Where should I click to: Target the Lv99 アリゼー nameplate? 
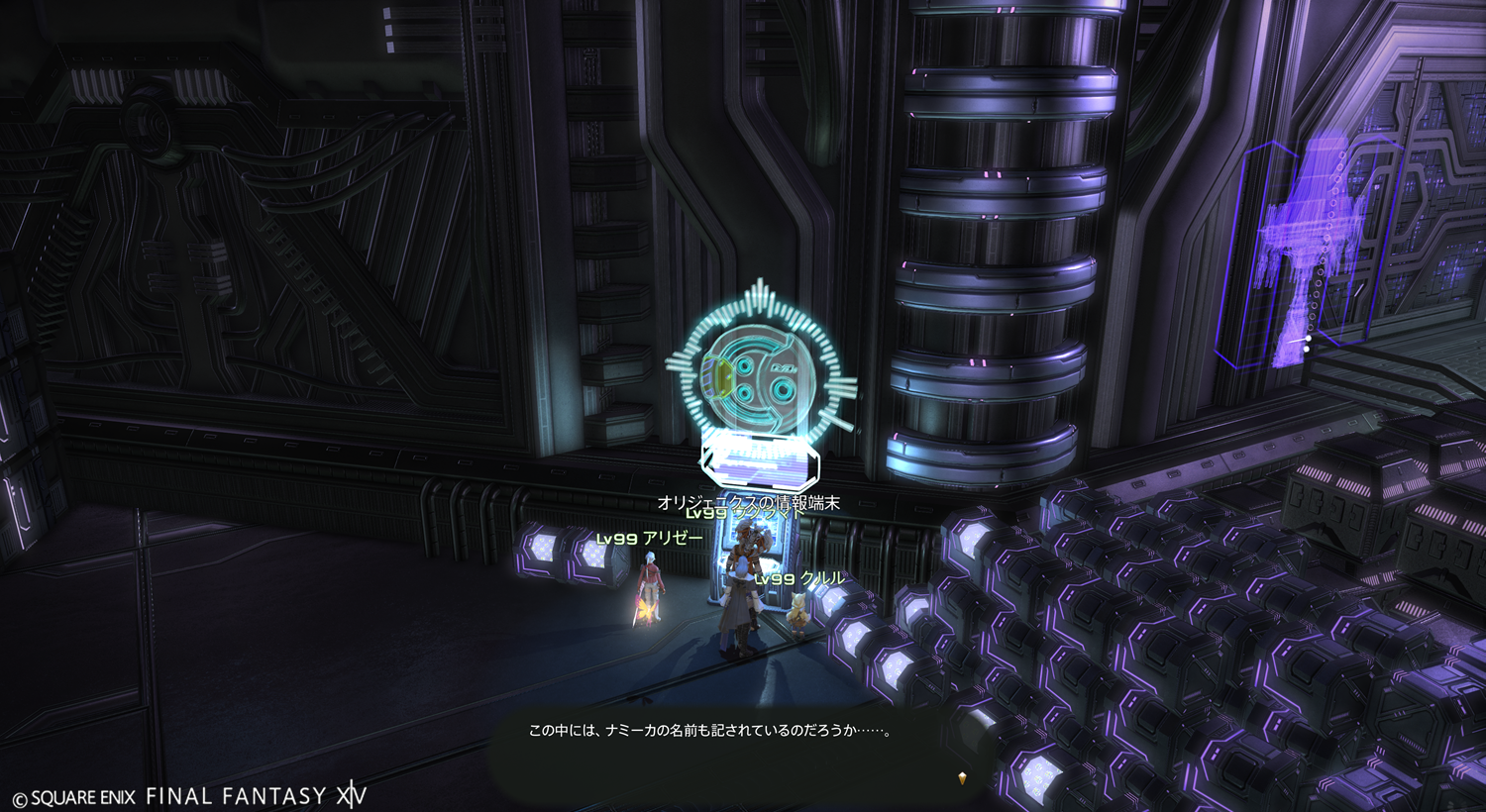point(650,539)
